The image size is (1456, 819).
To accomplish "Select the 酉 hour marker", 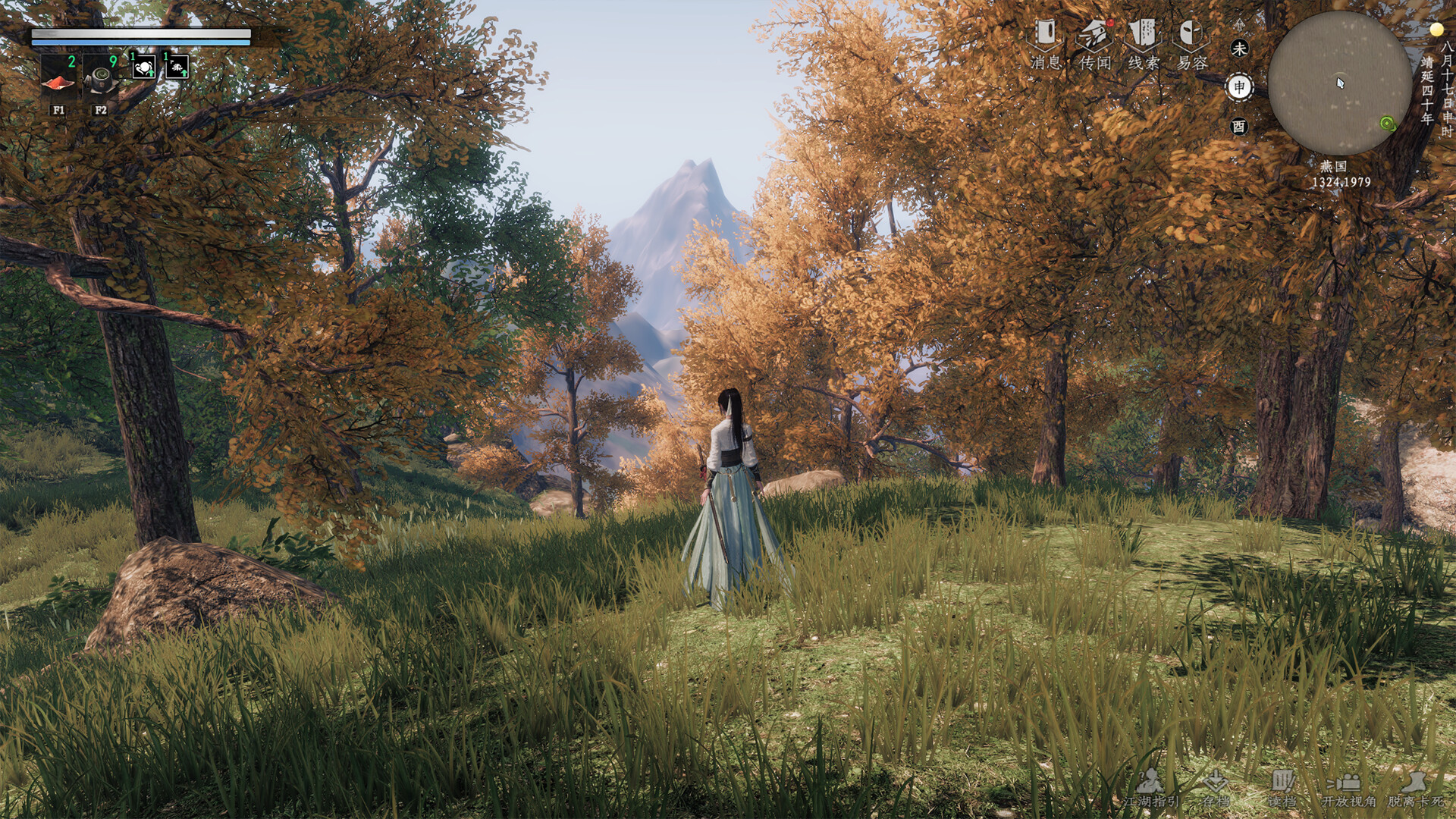I will point(1241,127).
